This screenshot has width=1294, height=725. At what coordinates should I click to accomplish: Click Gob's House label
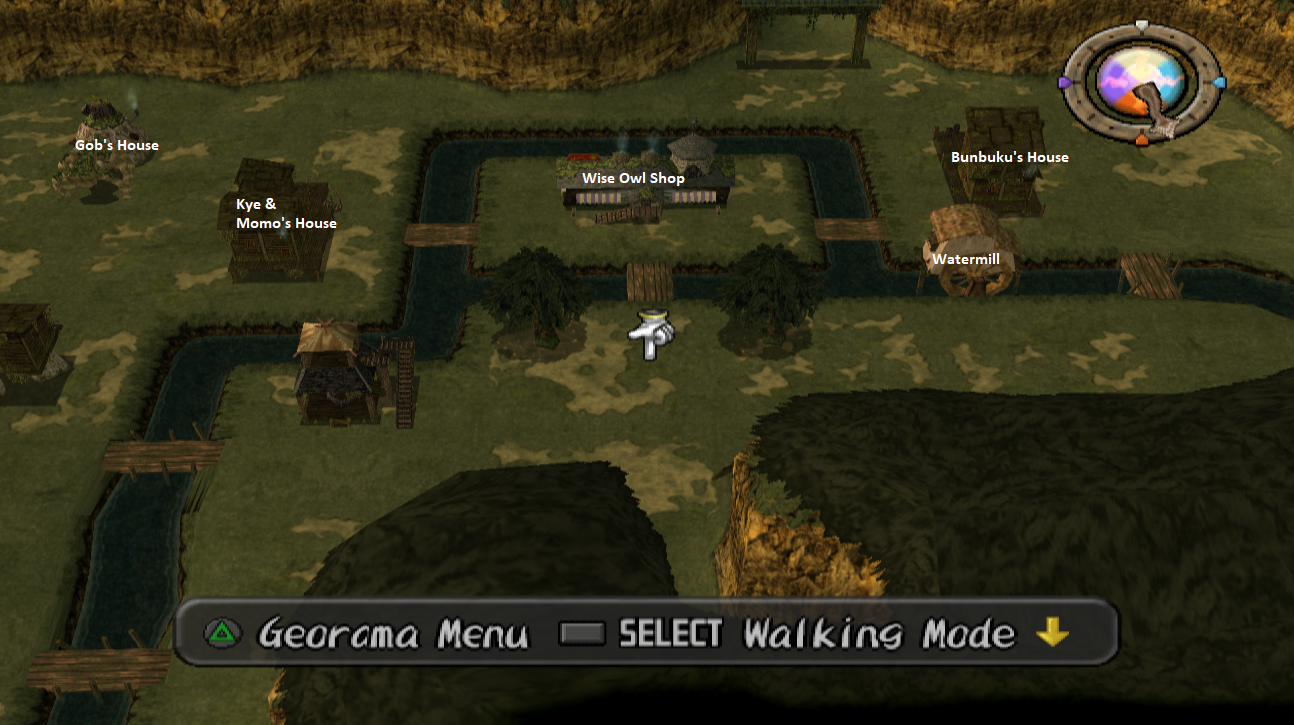116,144
